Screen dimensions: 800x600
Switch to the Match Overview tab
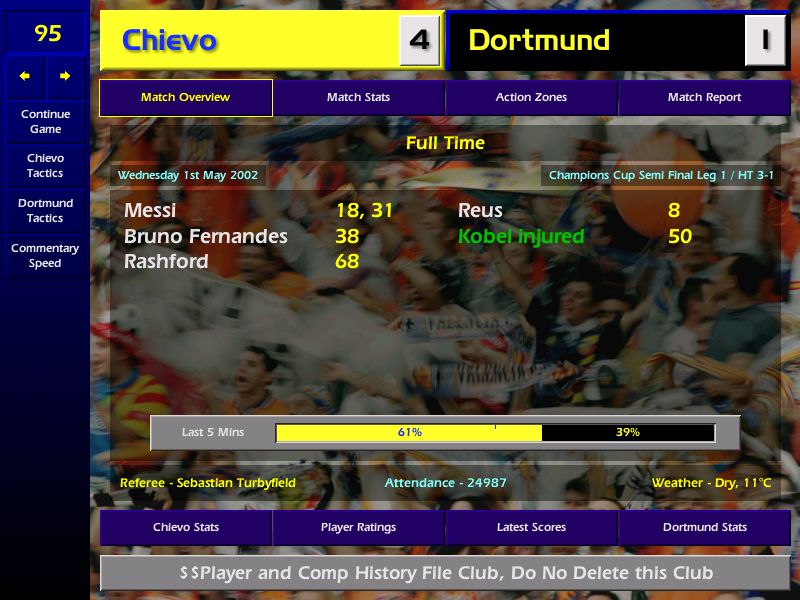pyautogui.click(x=185, y=98)
